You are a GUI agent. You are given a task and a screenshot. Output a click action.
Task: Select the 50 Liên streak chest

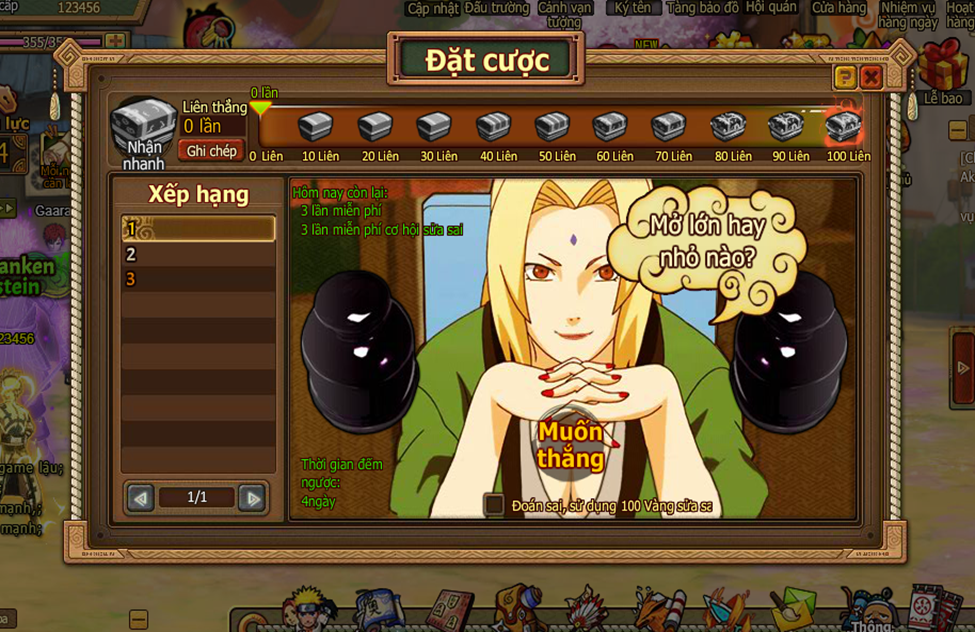click(552, 127)
